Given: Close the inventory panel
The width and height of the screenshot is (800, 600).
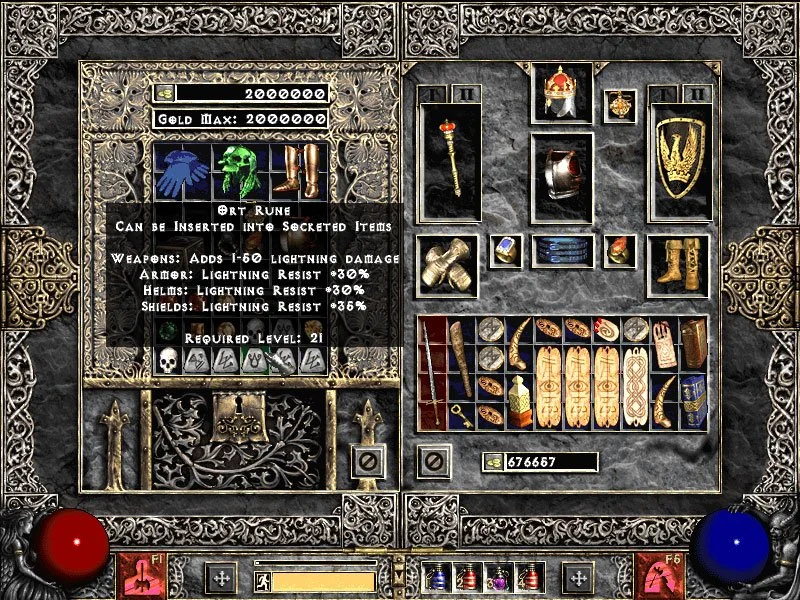Looking at the screenshot, I should point(434,462).
